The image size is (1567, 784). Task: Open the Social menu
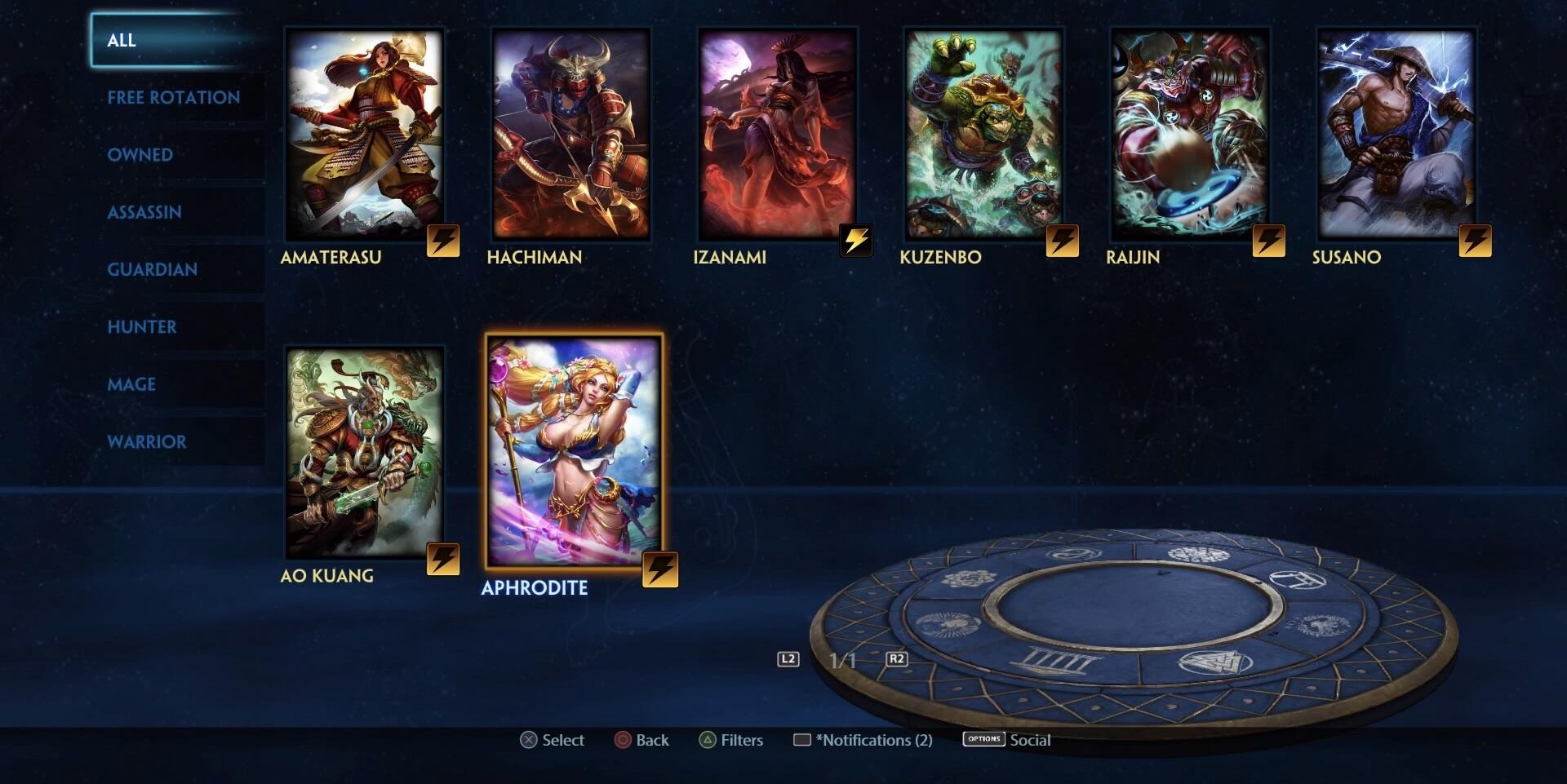pyautogui.click(x=1031, y=740)
